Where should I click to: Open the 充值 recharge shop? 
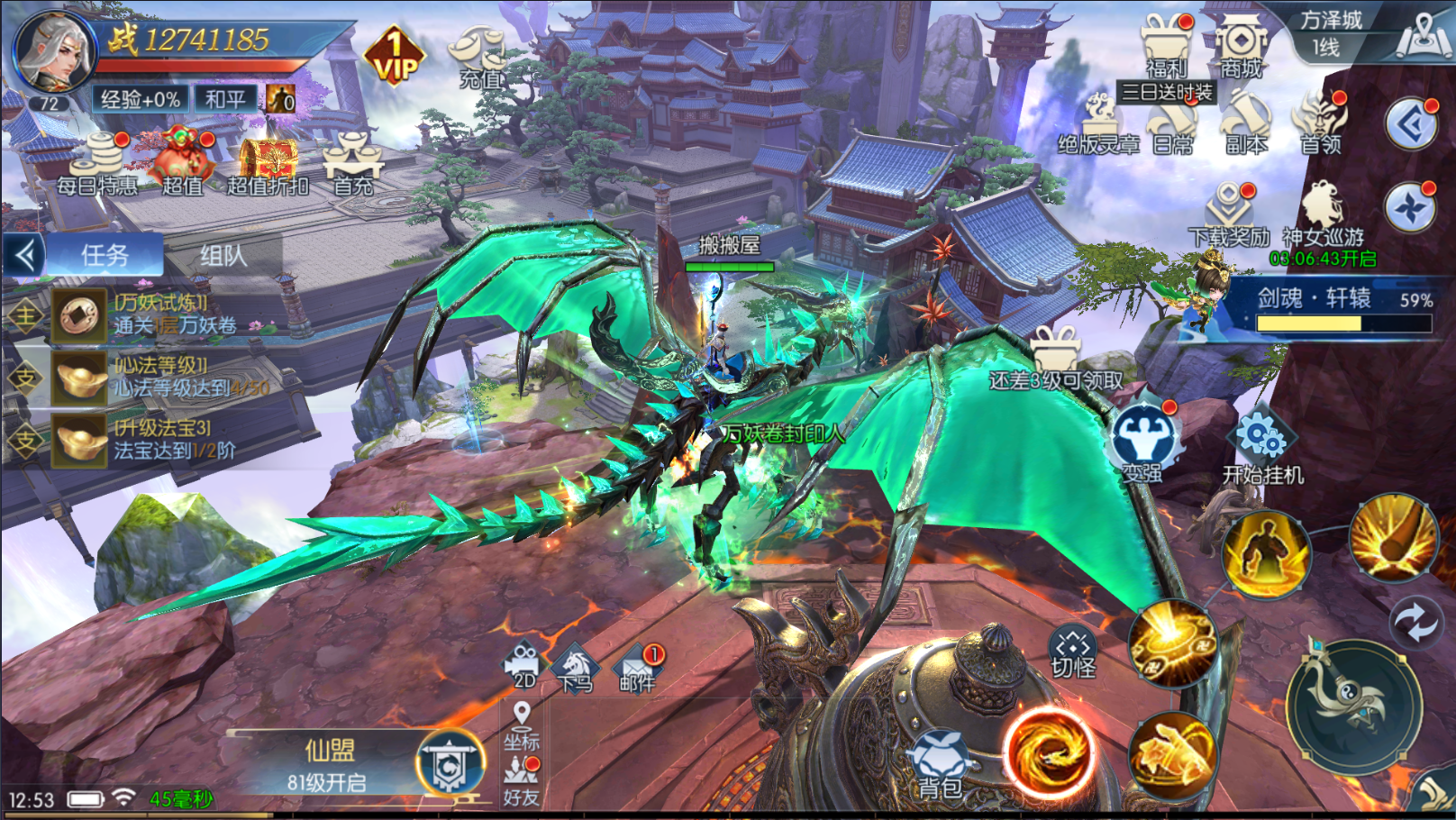pos(479,56)
